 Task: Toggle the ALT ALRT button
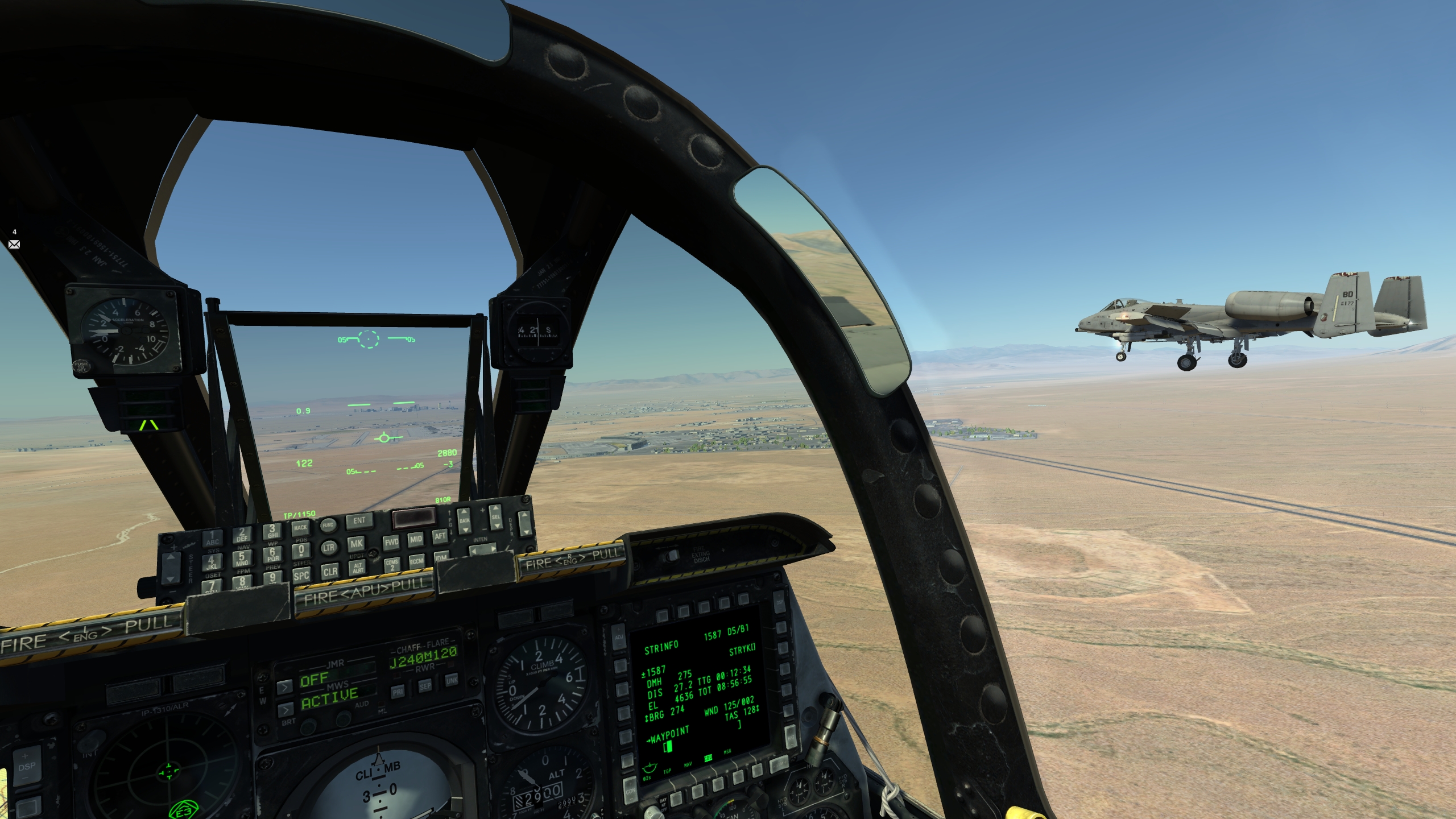358,568
